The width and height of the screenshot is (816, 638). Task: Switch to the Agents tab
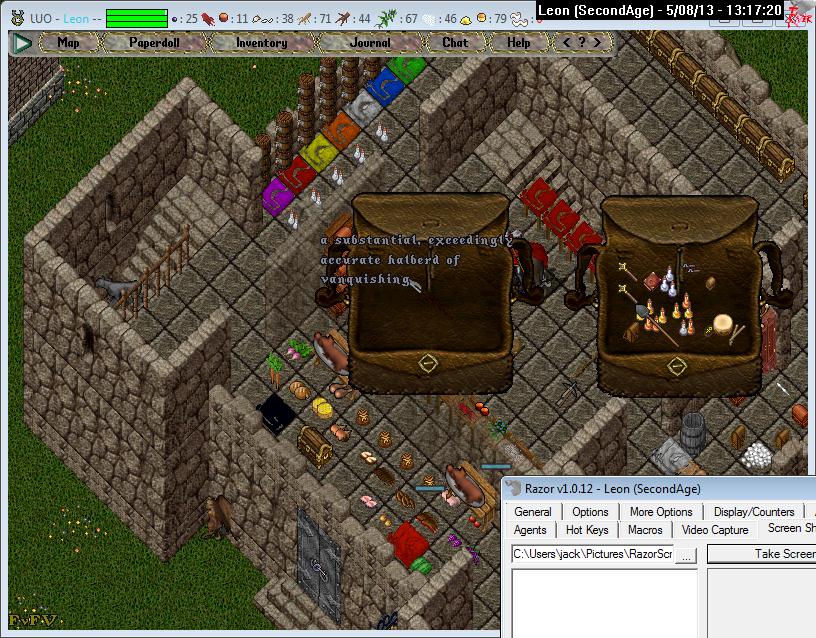click(530, 530)
